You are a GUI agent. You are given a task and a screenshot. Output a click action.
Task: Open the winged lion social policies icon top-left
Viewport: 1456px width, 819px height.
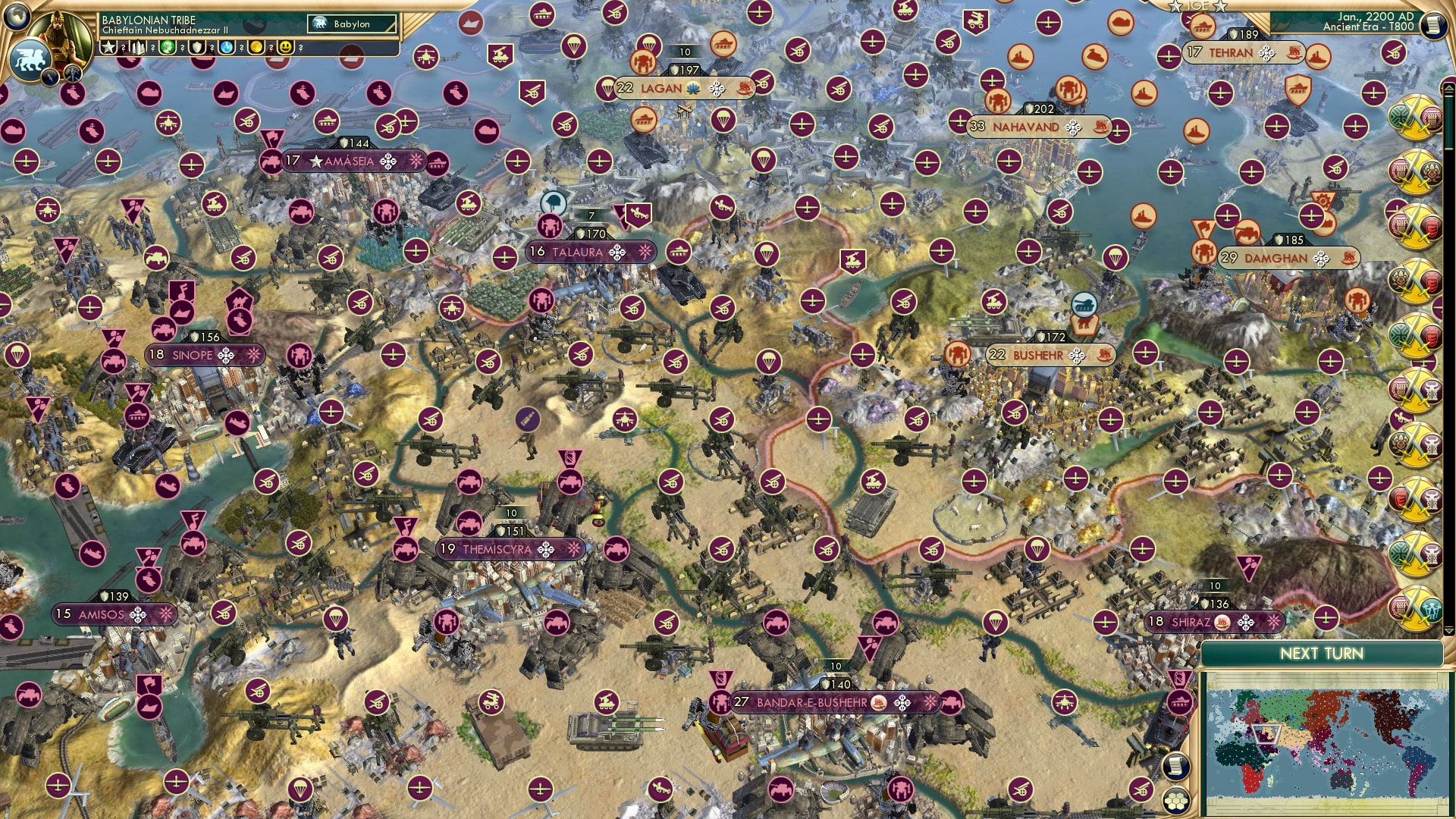(x=30, y=61)
